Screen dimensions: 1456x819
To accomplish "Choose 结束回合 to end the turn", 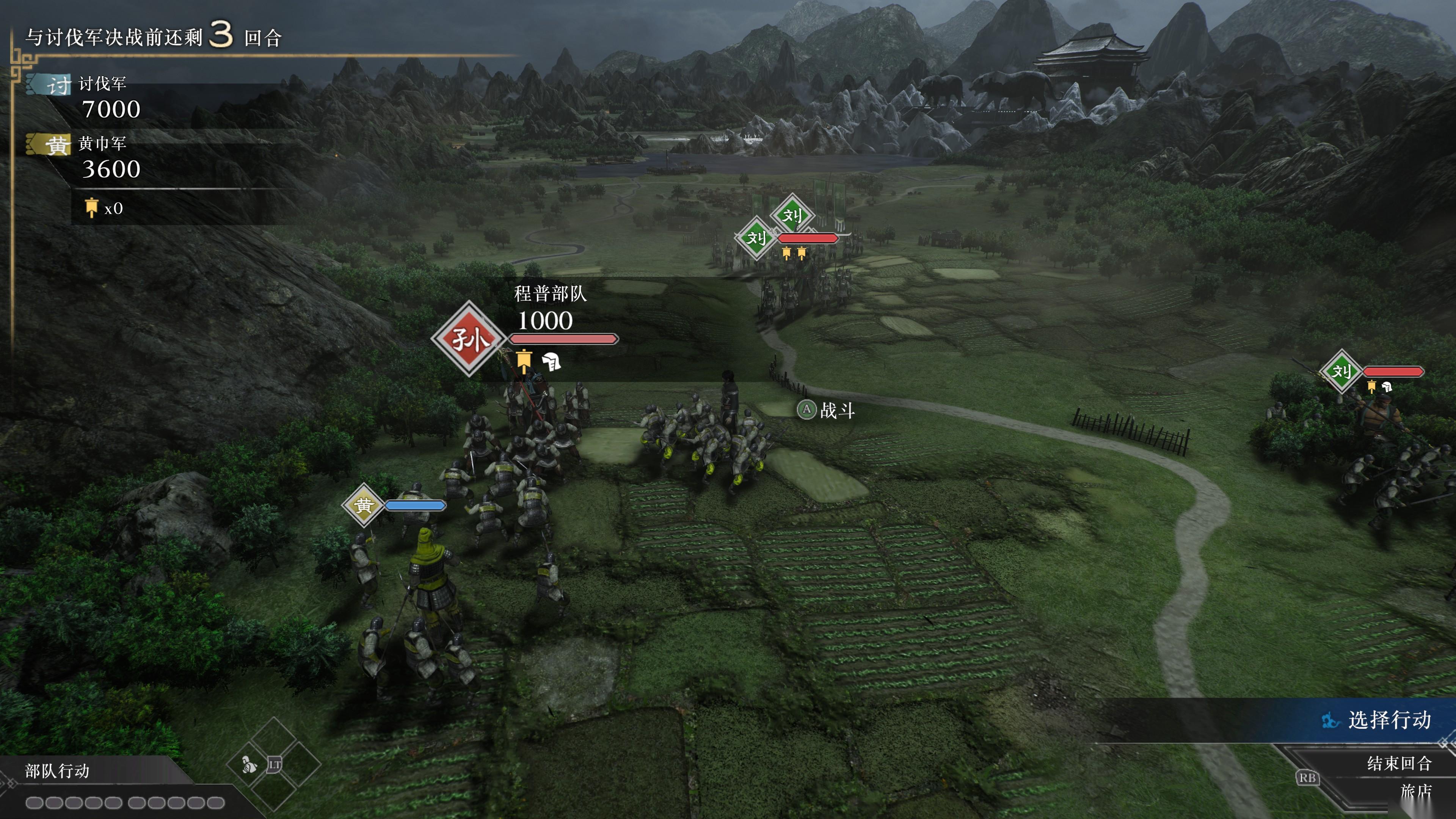I will coord(1398,764).
